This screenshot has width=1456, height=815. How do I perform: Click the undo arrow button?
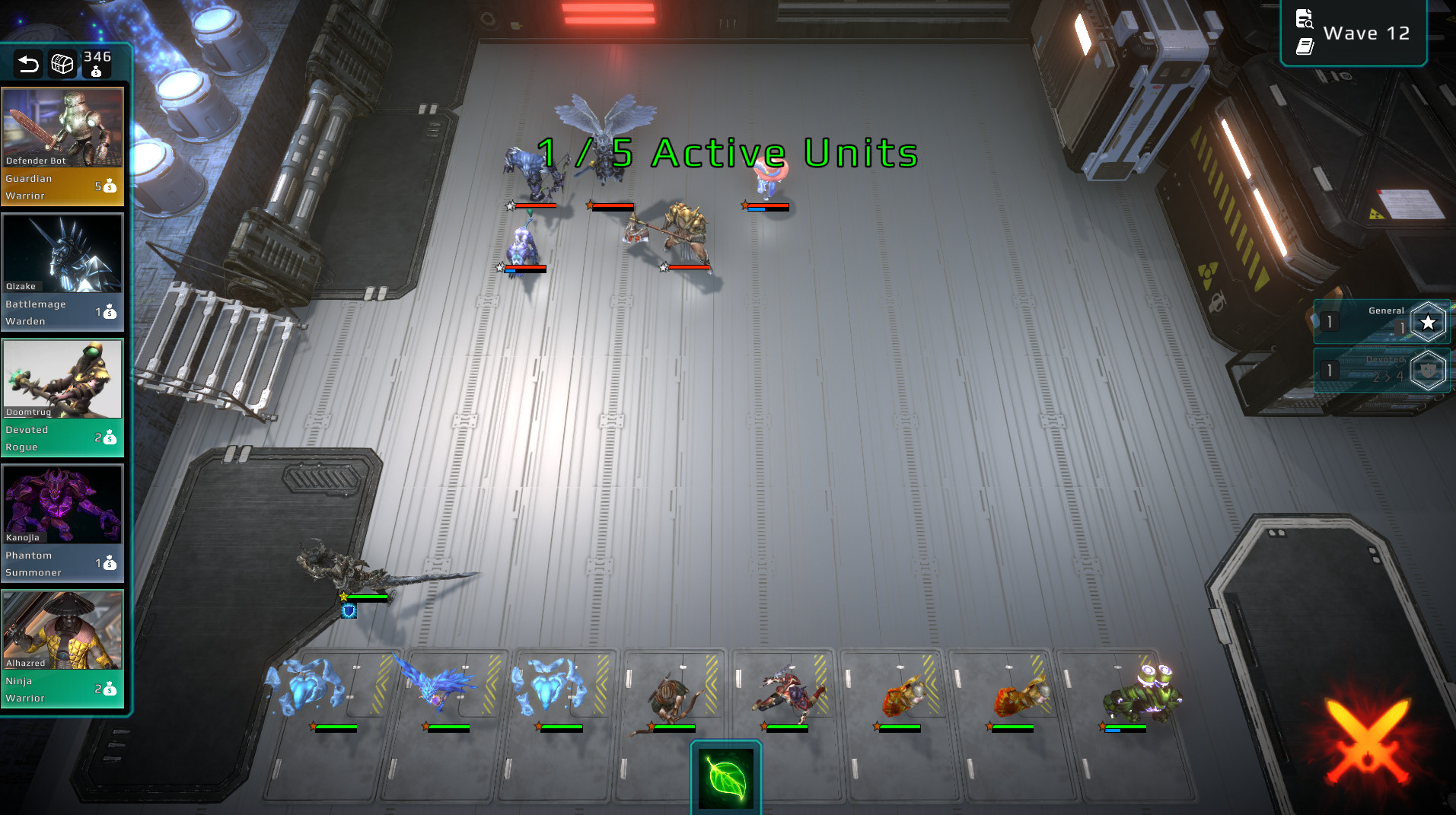28,65
